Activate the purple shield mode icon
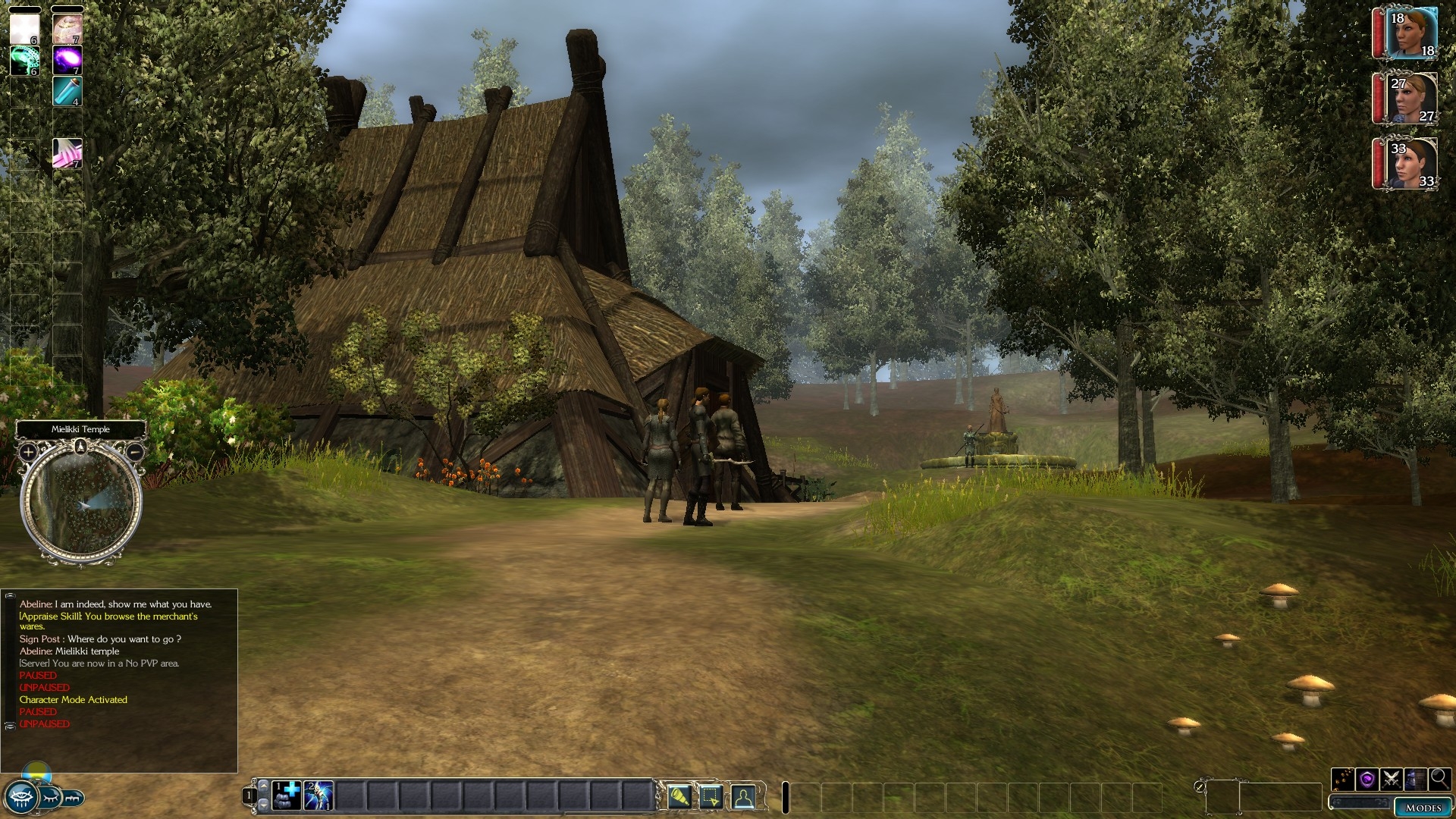 (x=1367, y=780)
